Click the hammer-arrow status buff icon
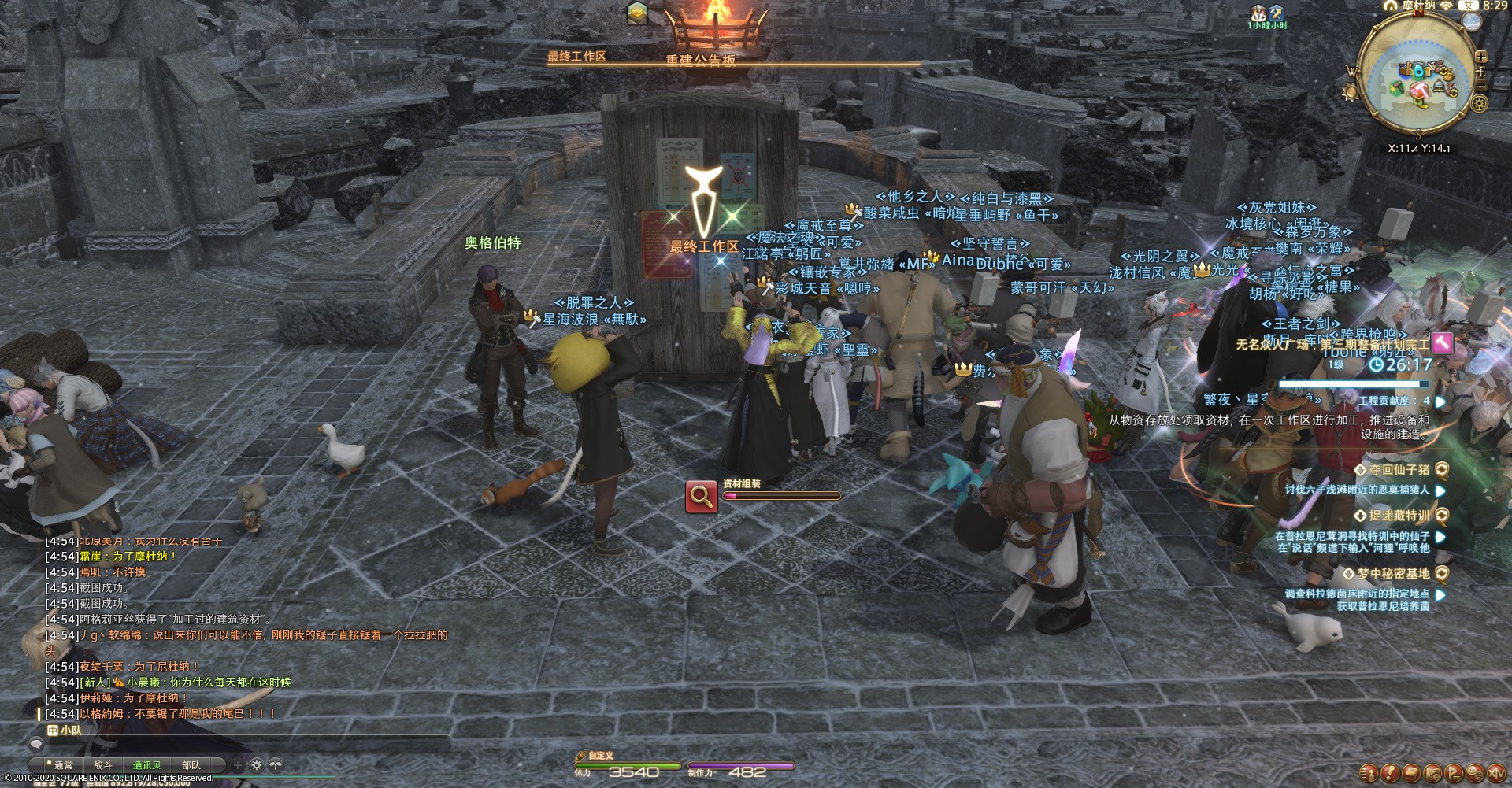Viewport: 1512px width, 788px height. coord(1276,13)
